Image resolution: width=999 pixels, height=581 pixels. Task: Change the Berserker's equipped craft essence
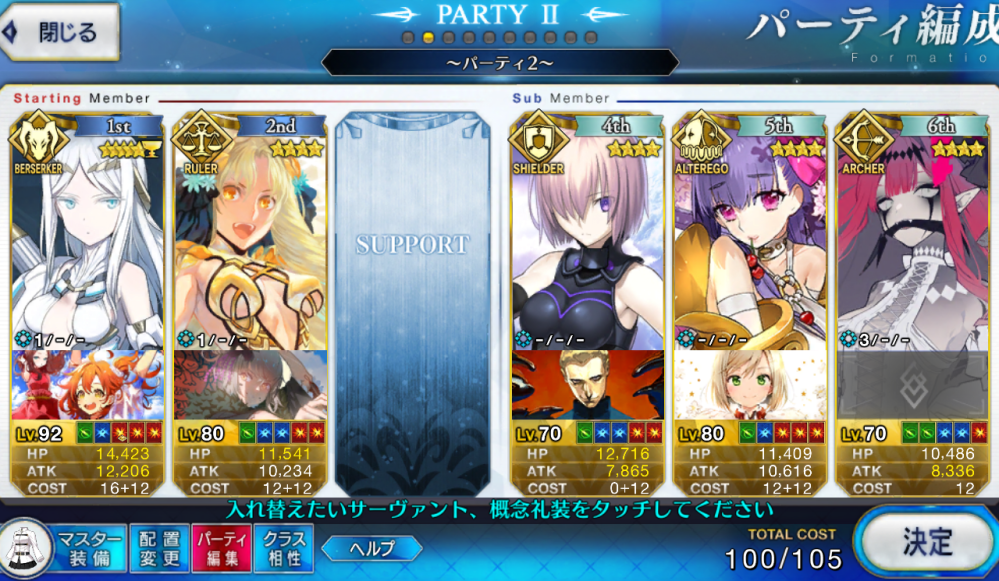click(87, 385)
